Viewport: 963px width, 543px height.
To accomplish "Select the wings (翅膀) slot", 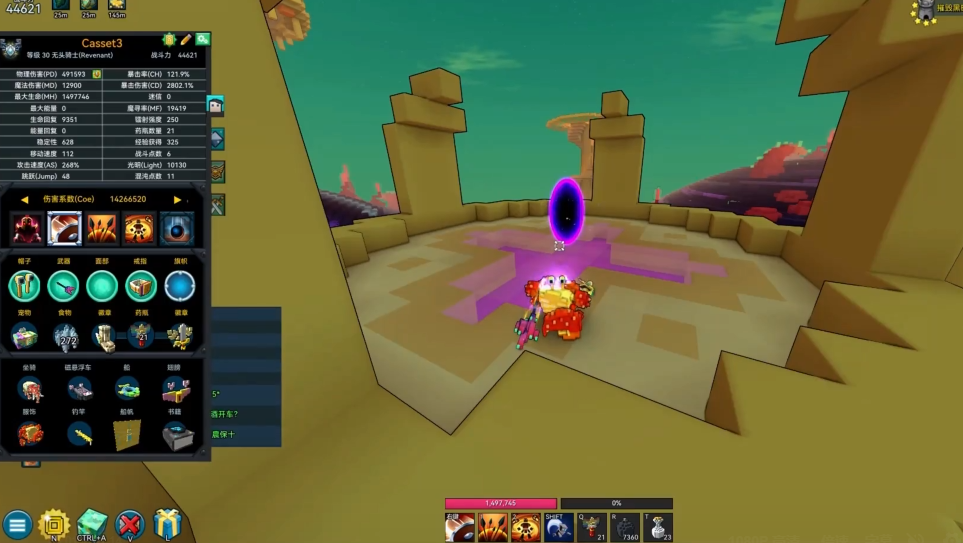I will pyautogui.click(x=175, y=389).
